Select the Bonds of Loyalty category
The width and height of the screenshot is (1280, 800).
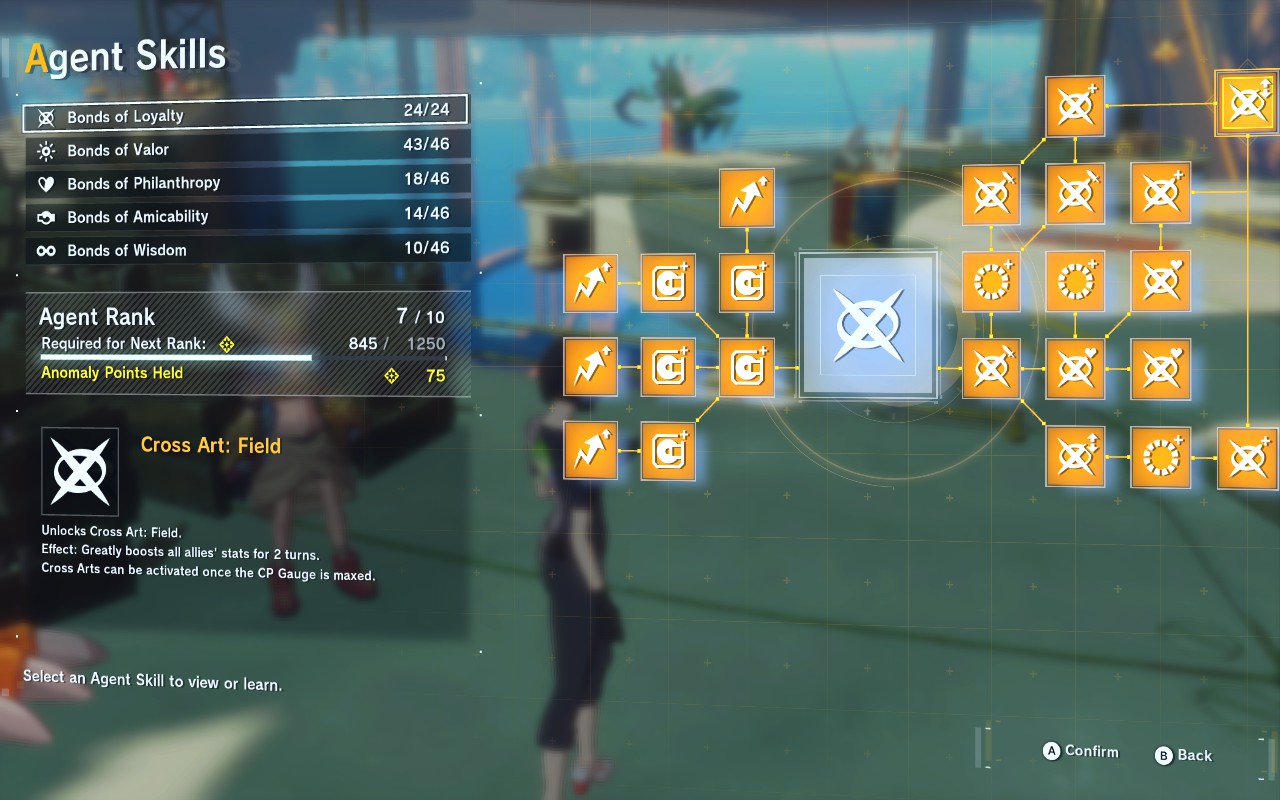[x=245, y=115]
